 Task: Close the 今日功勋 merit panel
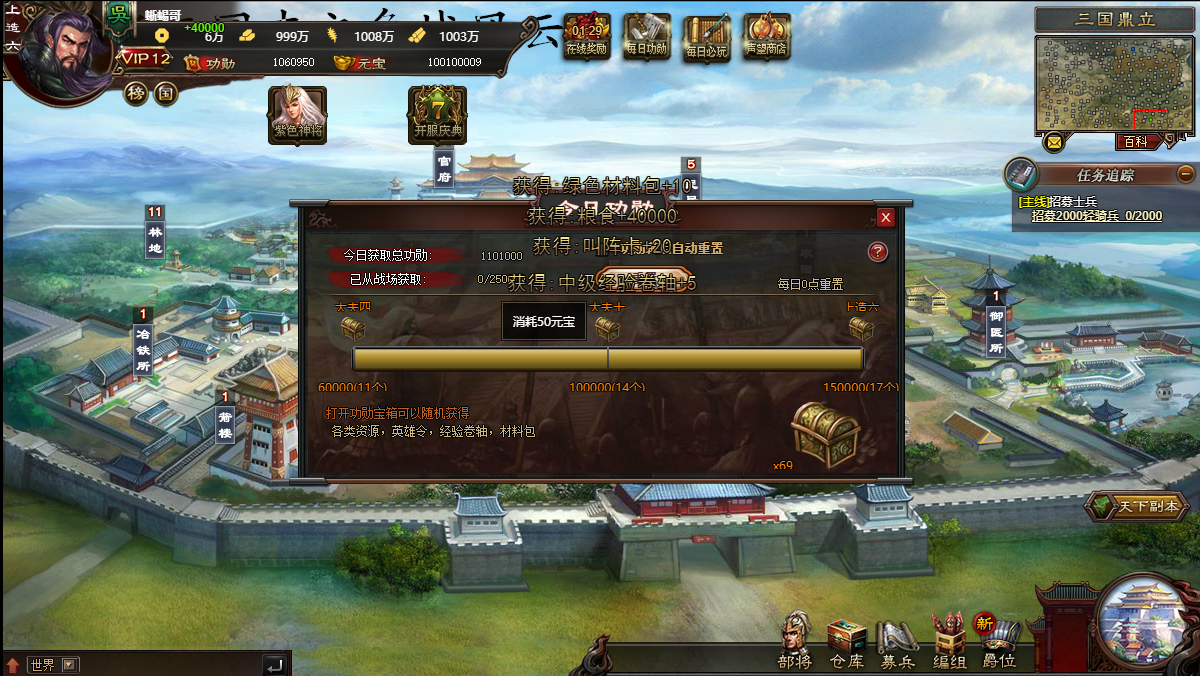(x=885, y=218)
